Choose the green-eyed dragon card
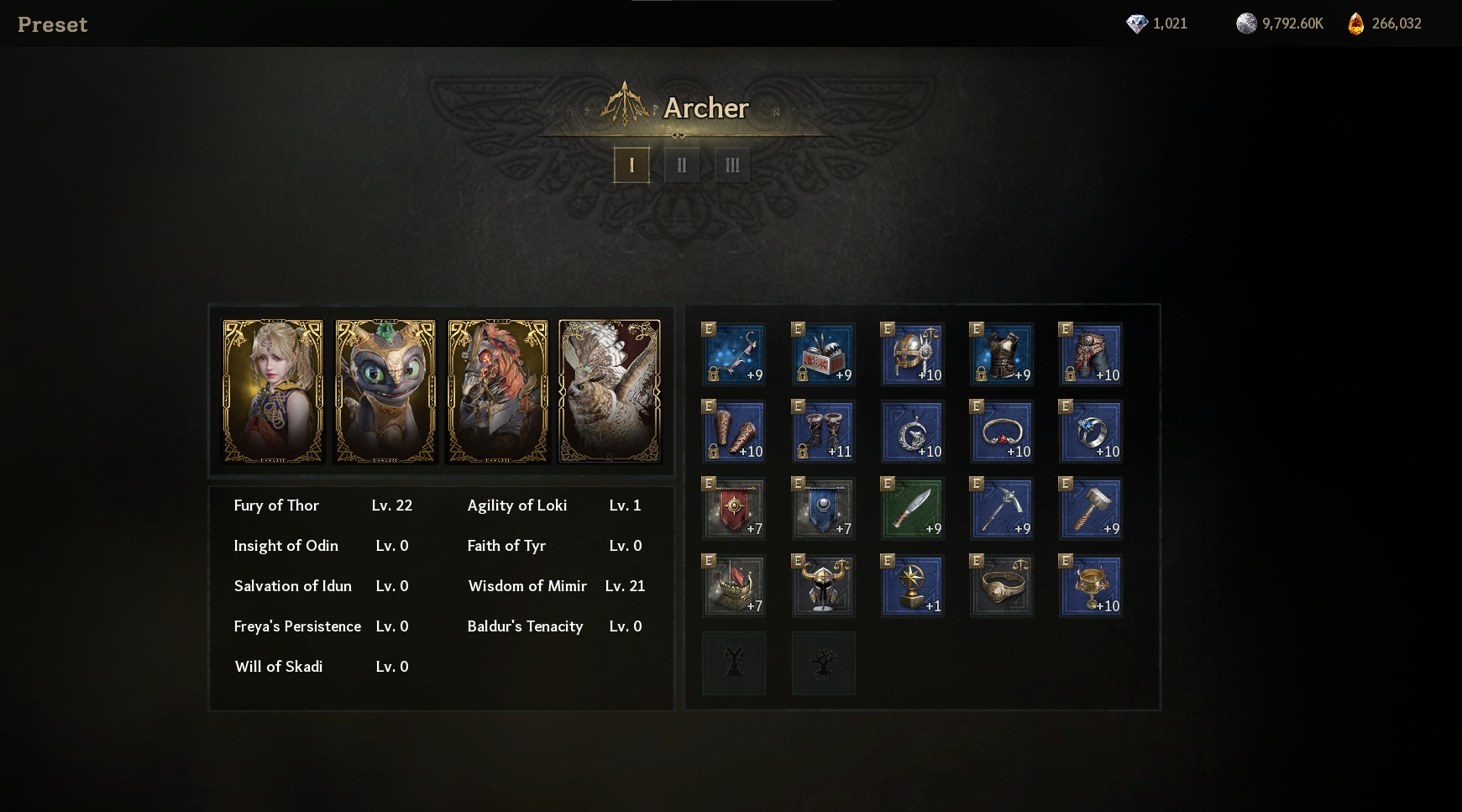The image size is (1462, 812). [385, 391]
